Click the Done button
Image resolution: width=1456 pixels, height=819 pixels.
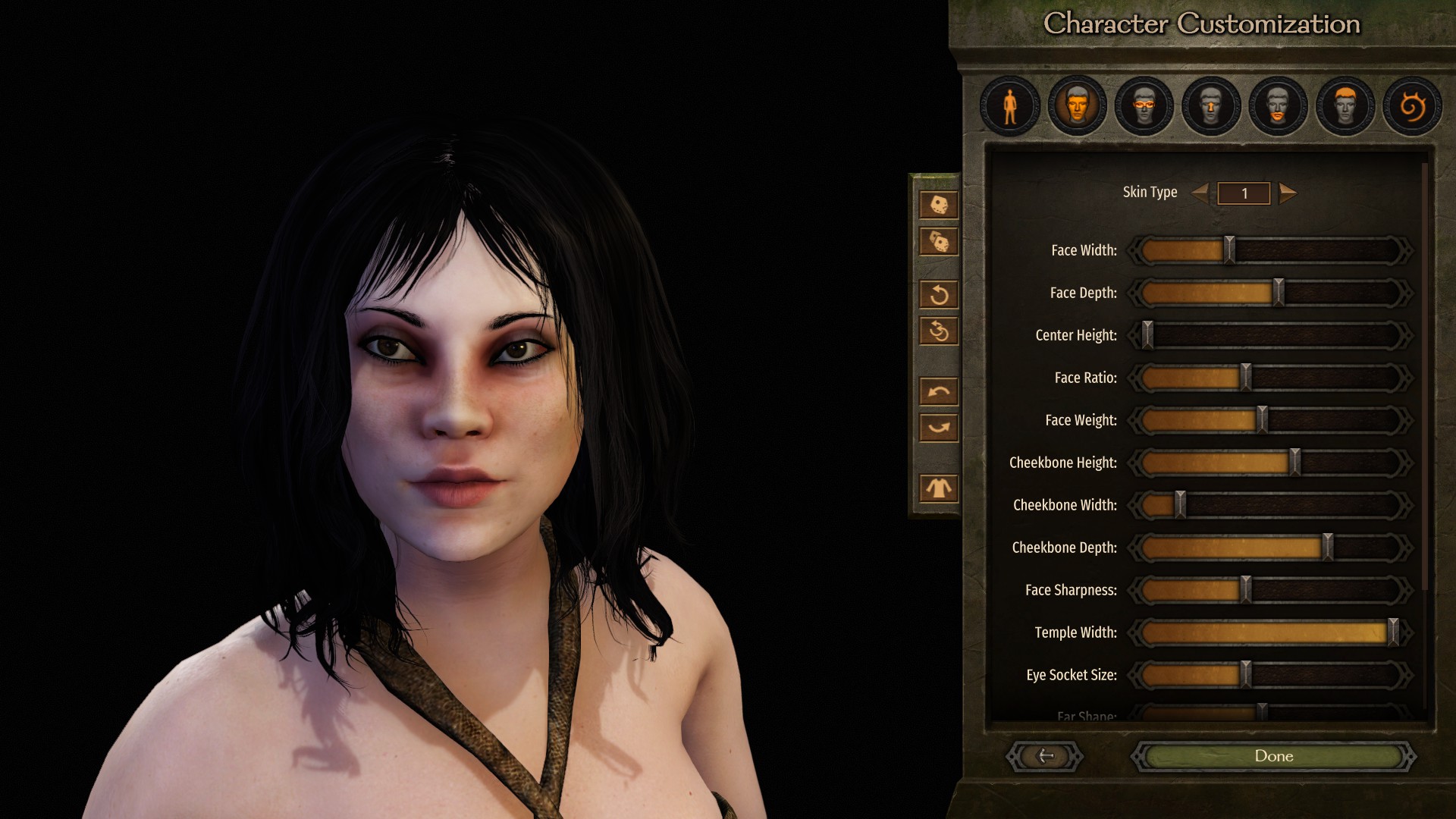[x=1273, y=756]
